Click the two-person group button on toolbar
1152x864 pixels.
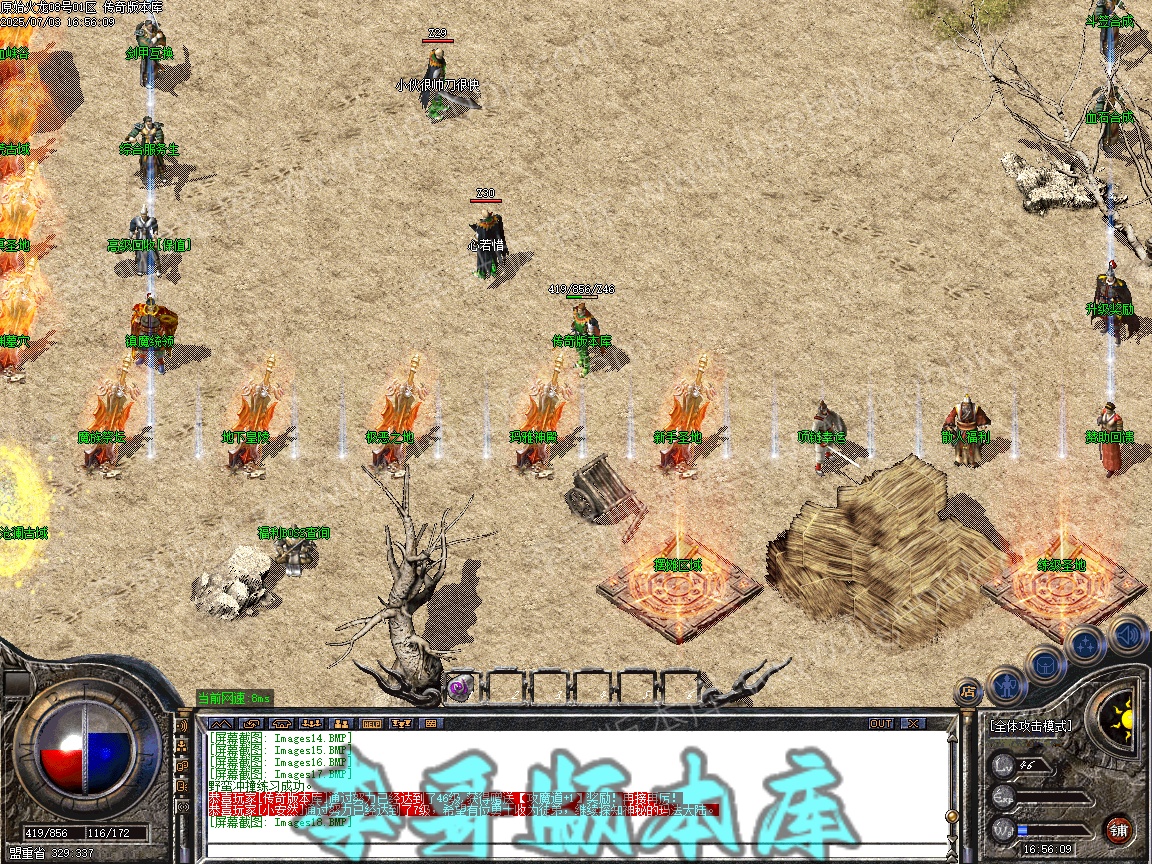(x=340, y=723)
